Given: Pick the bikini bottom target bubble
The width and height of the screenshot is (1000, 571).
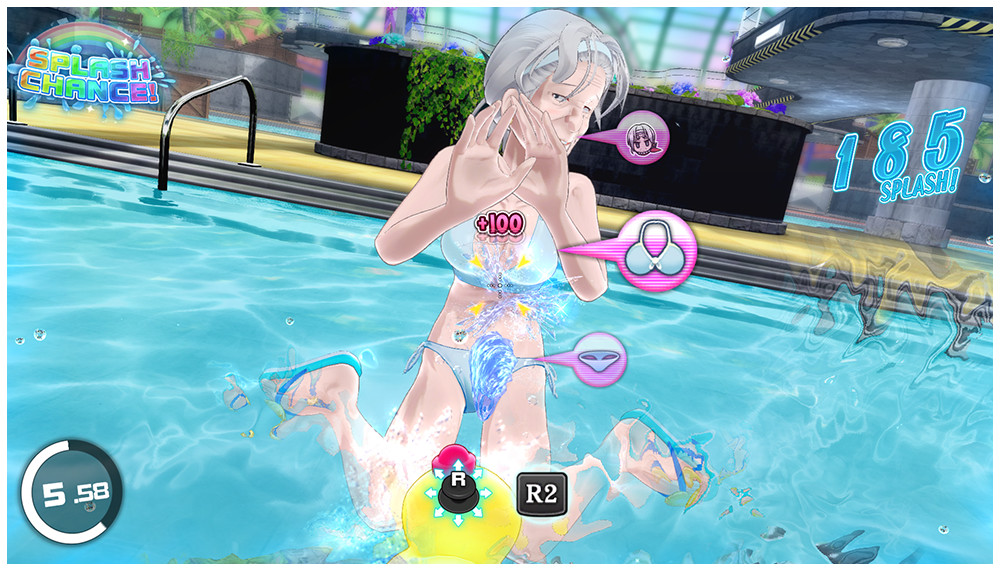Looking at the screenshot, I should click(x=599, y=358).
